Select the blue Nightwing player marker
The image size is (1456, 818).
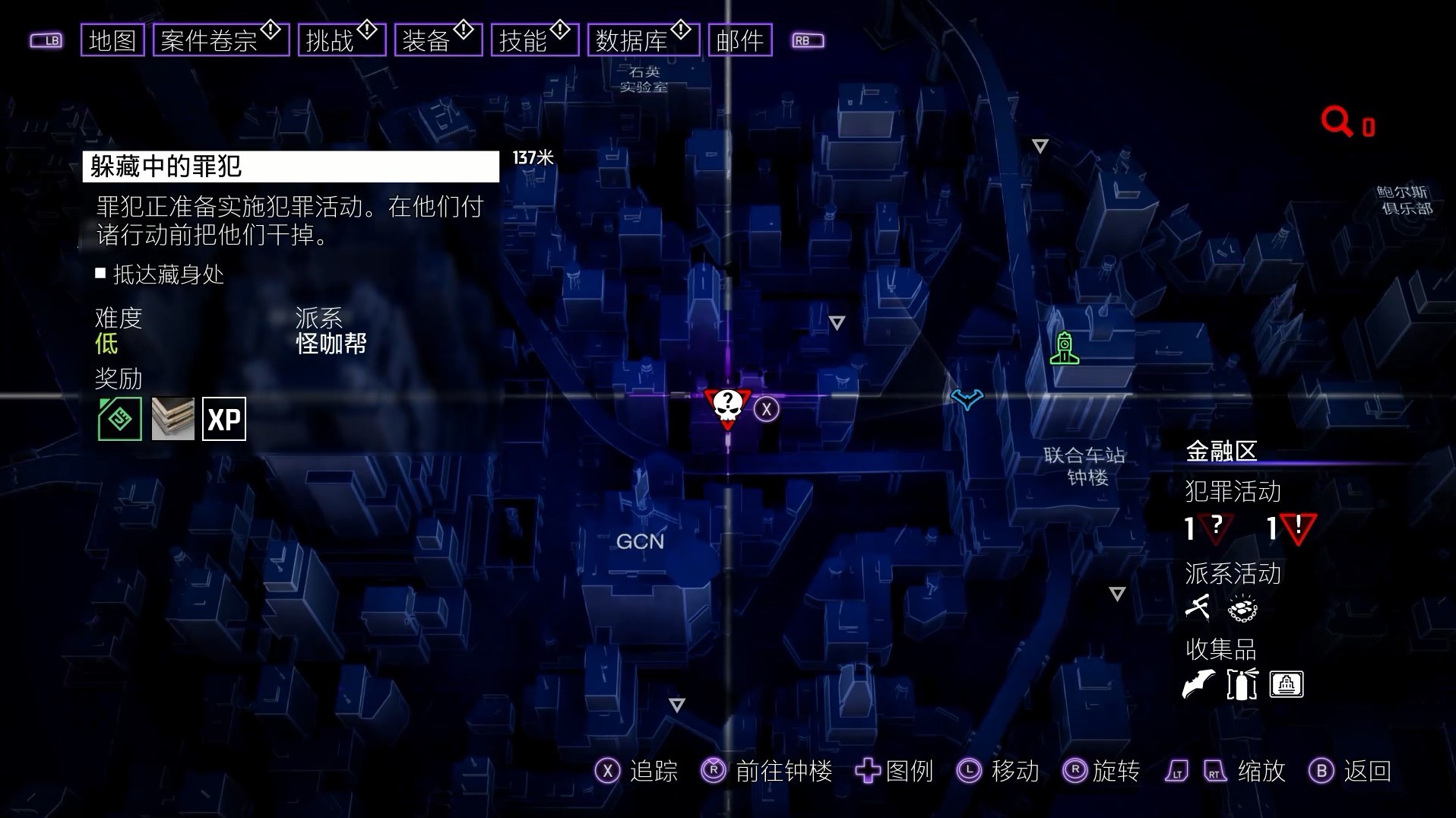[x=967, y=398]
